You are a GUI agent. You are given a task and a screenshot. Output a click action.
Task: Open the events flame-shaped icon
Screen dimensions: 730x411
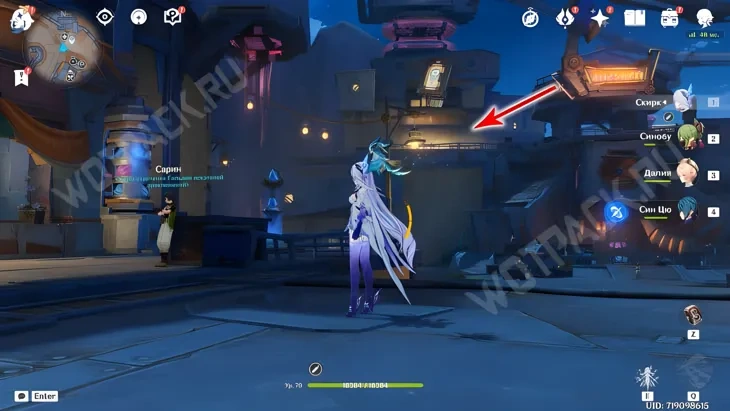tap(566, 18)
